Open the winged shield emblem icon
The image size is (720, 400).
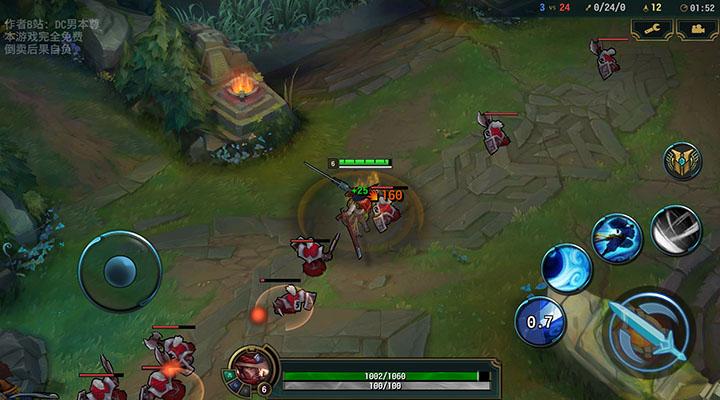[682, 161]
